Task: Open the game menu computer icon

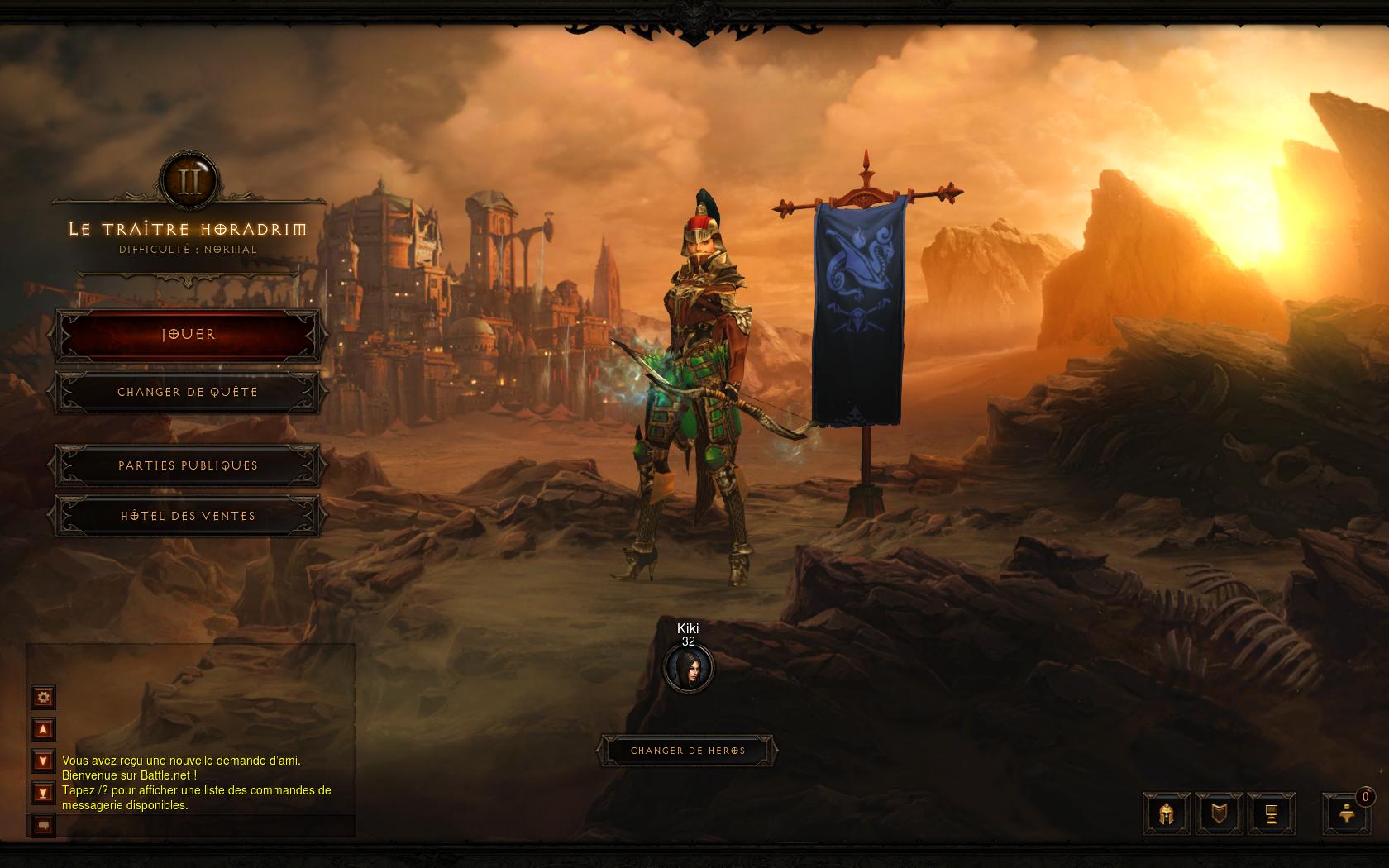Action: coord(1271,814)
